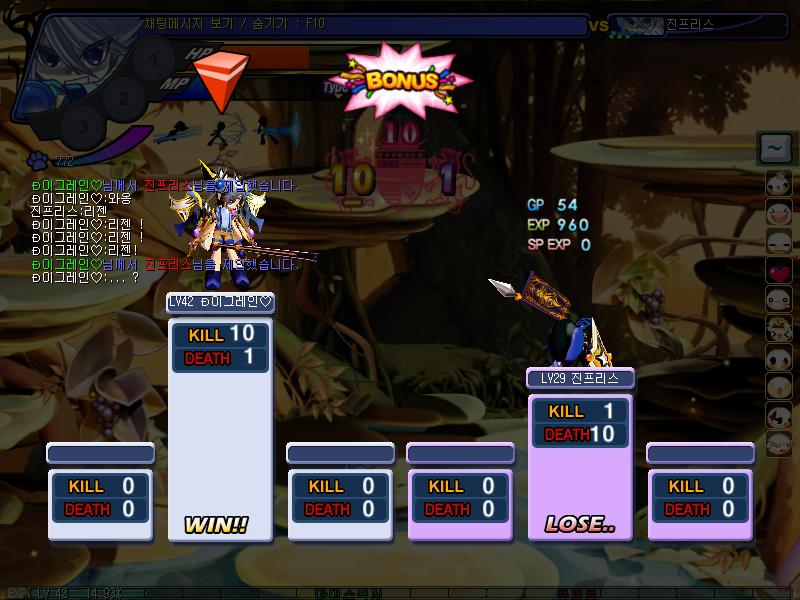
Task: Send the red heart emoticon
Action: pyautogui.click(x=779, y=270)
